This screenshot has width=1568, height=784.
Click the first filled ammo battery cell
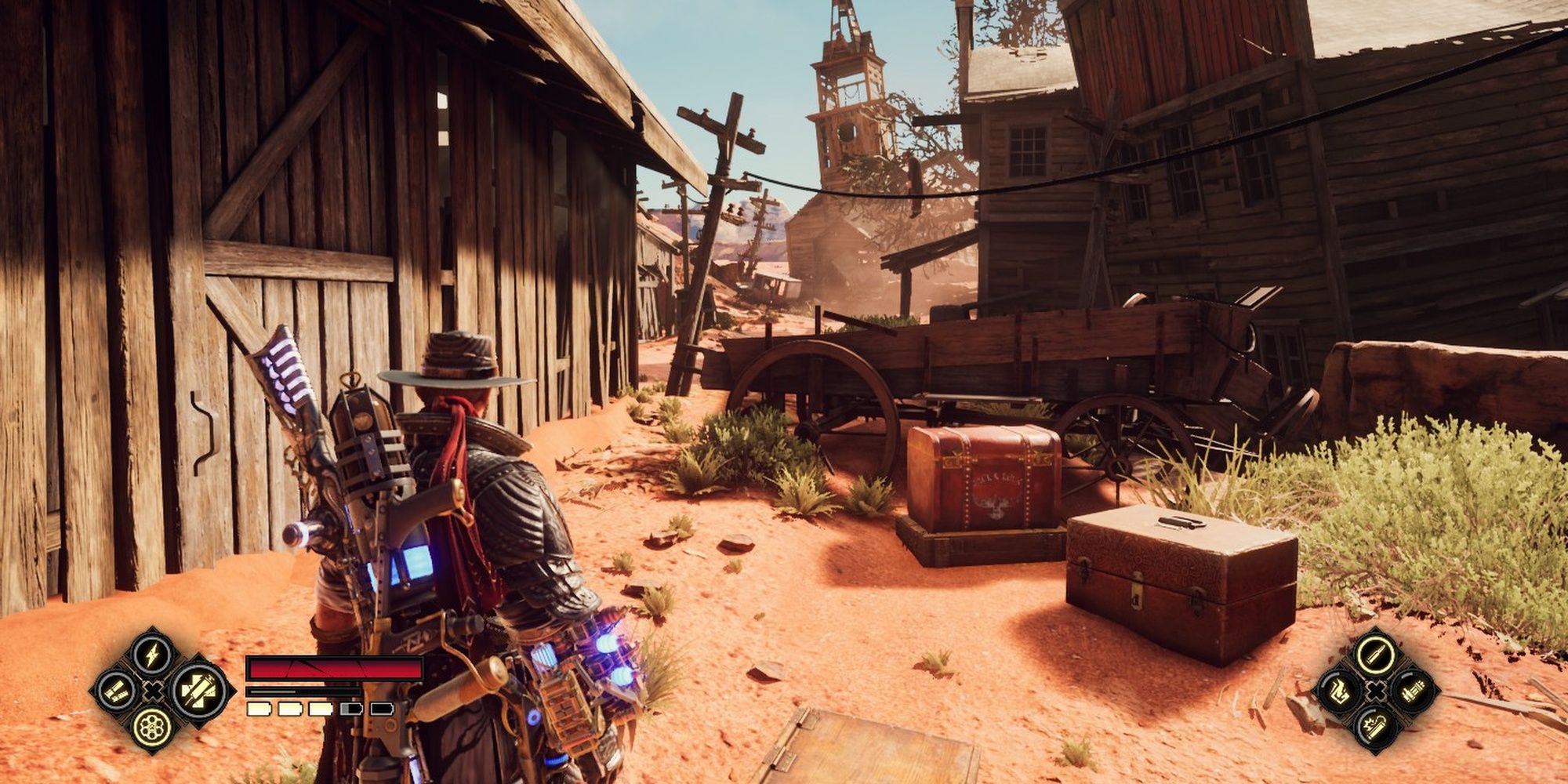(258, 709)
